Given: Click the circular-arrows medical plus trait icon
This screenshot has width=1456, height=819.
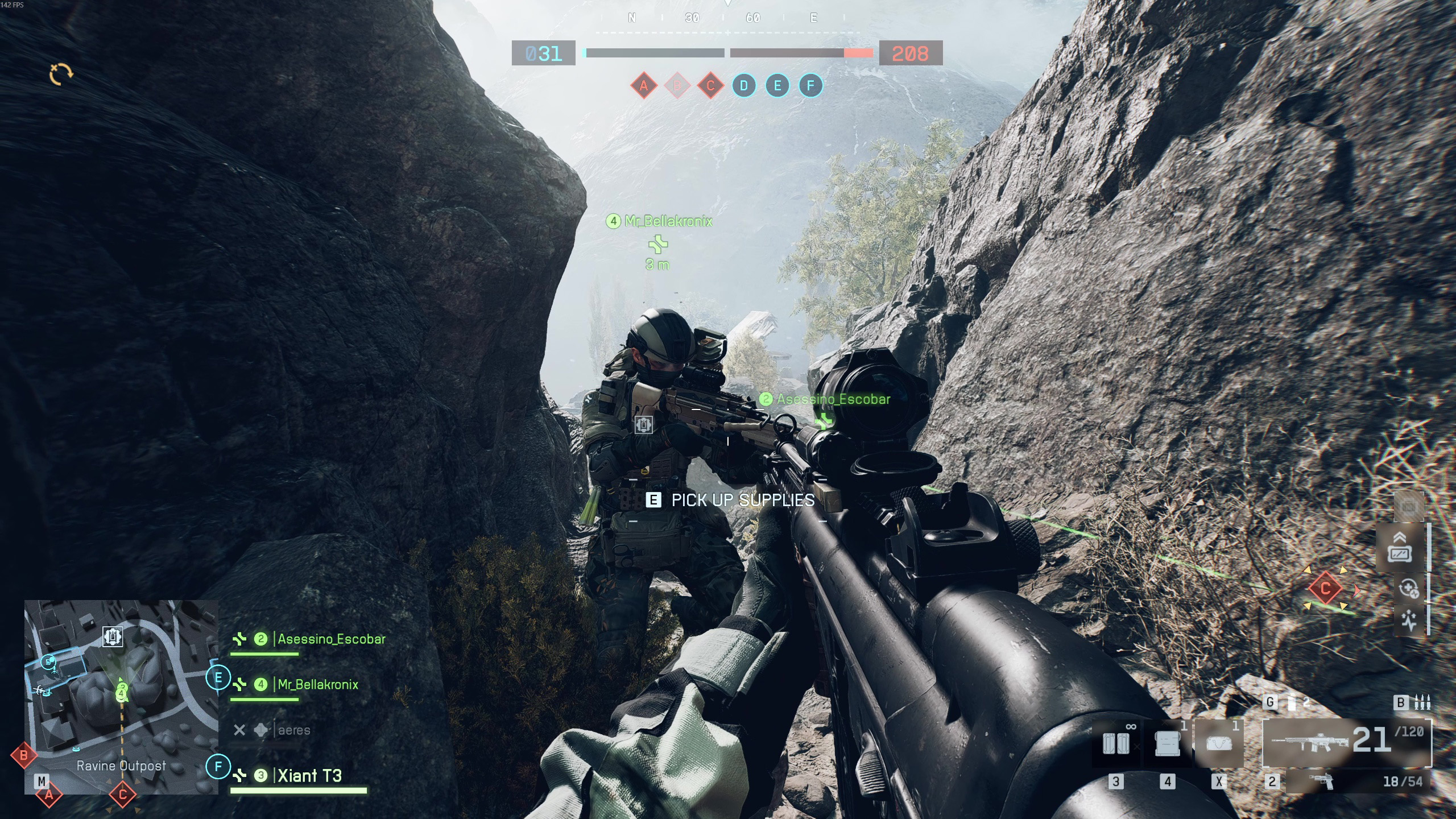Looking at the screenshot, I should click(x=1409, y=589).
